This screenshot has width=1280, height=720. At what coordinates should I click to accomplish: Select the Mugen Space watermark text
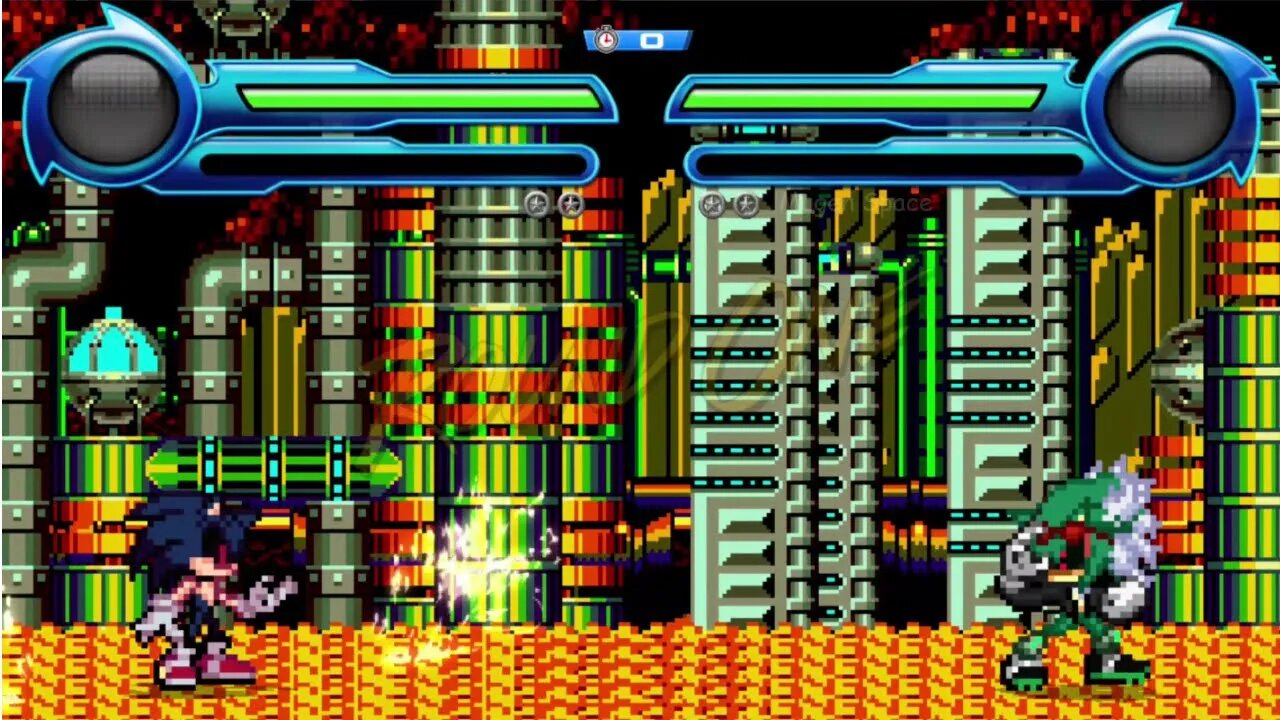[857, 200]
